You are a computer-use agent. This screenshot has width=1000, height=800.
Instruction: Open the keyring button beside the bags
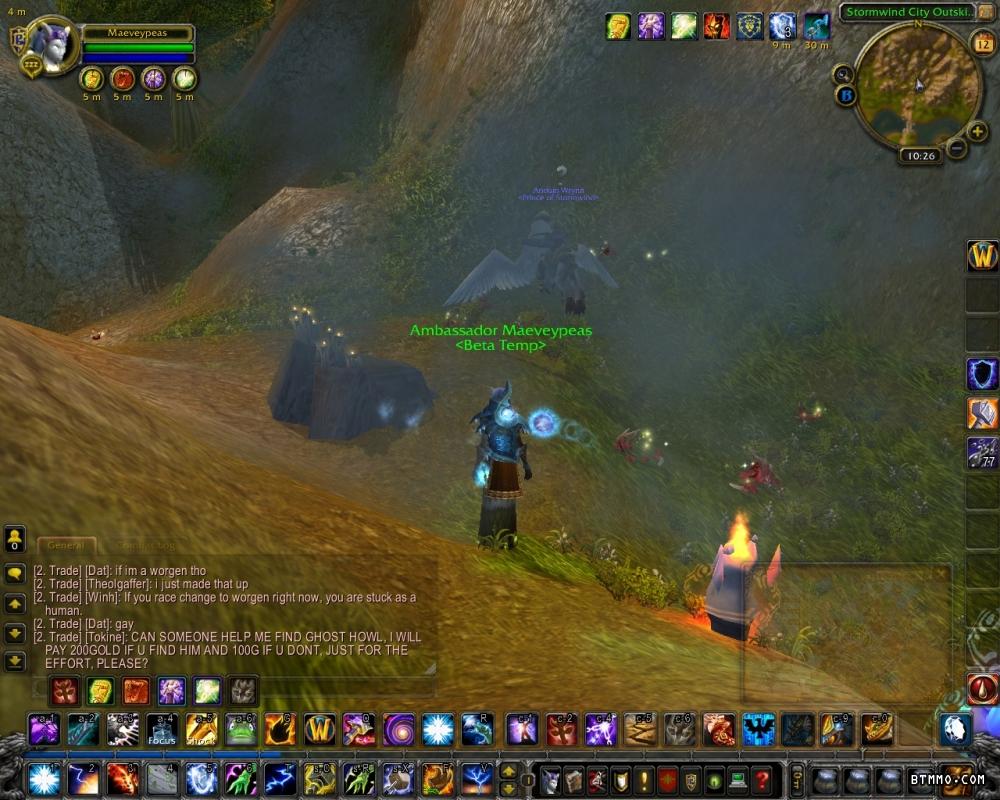click(x=796, y=779)
